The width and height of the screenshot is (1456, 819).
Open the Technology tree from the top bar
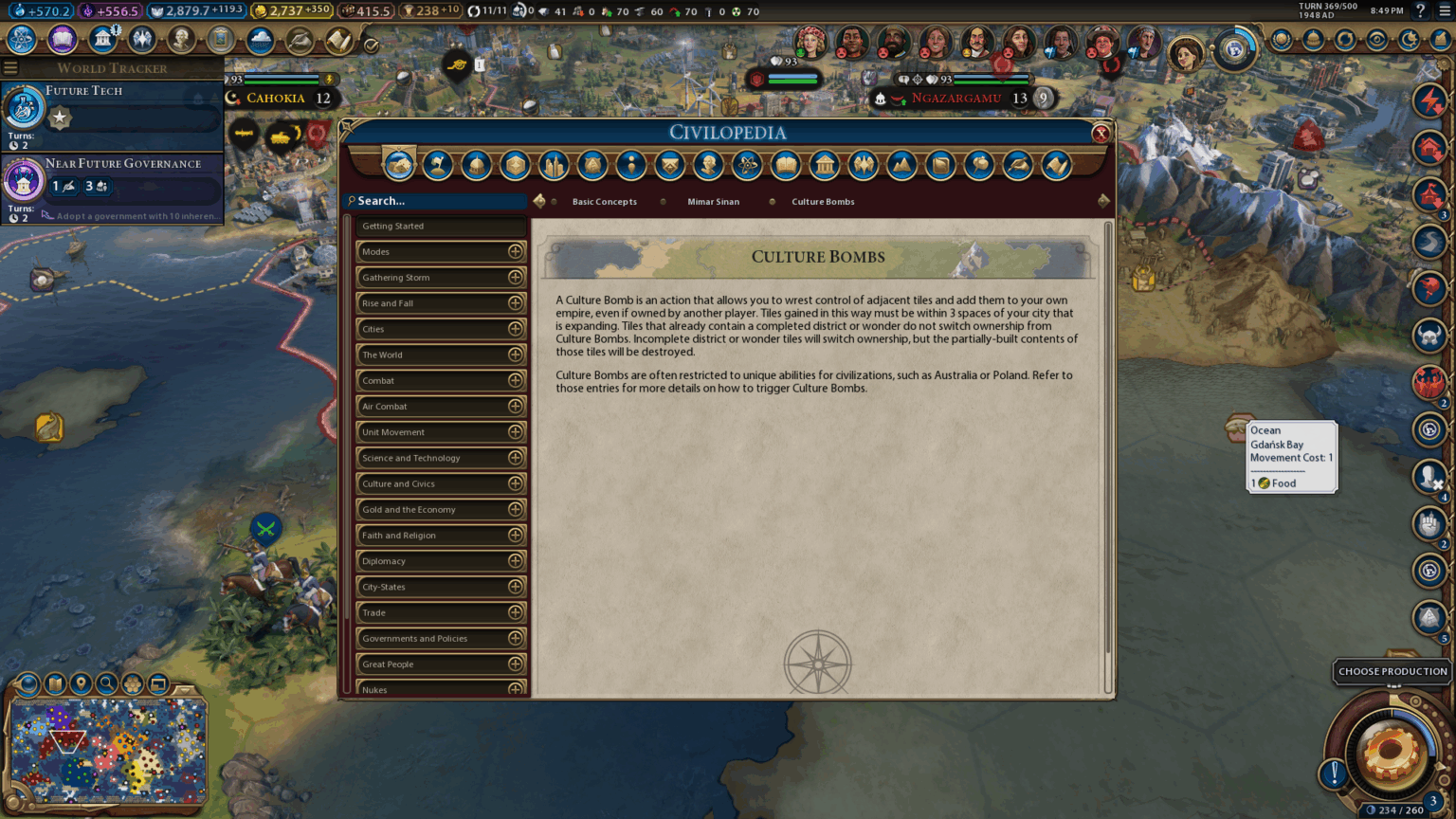click(21, 41)
